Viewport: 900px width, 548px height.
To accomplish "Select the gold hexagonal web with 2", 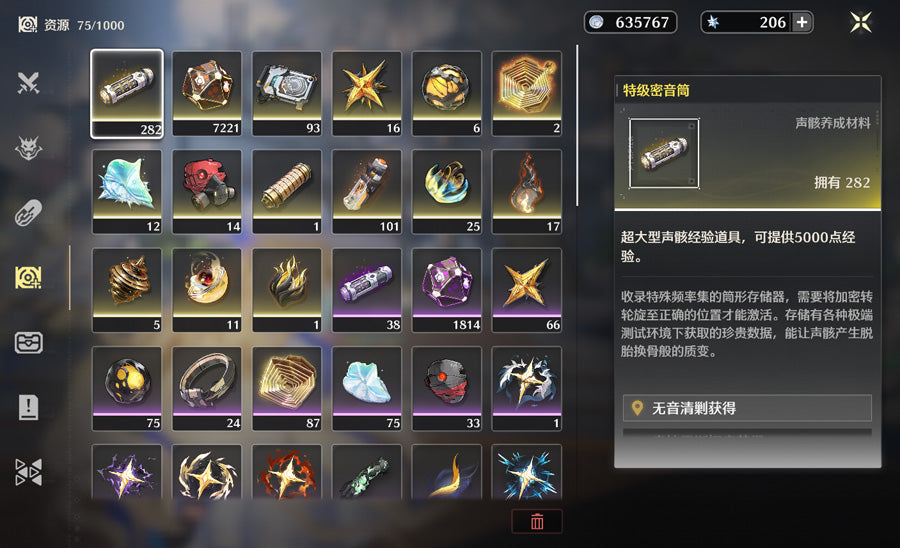I will 527,92.
